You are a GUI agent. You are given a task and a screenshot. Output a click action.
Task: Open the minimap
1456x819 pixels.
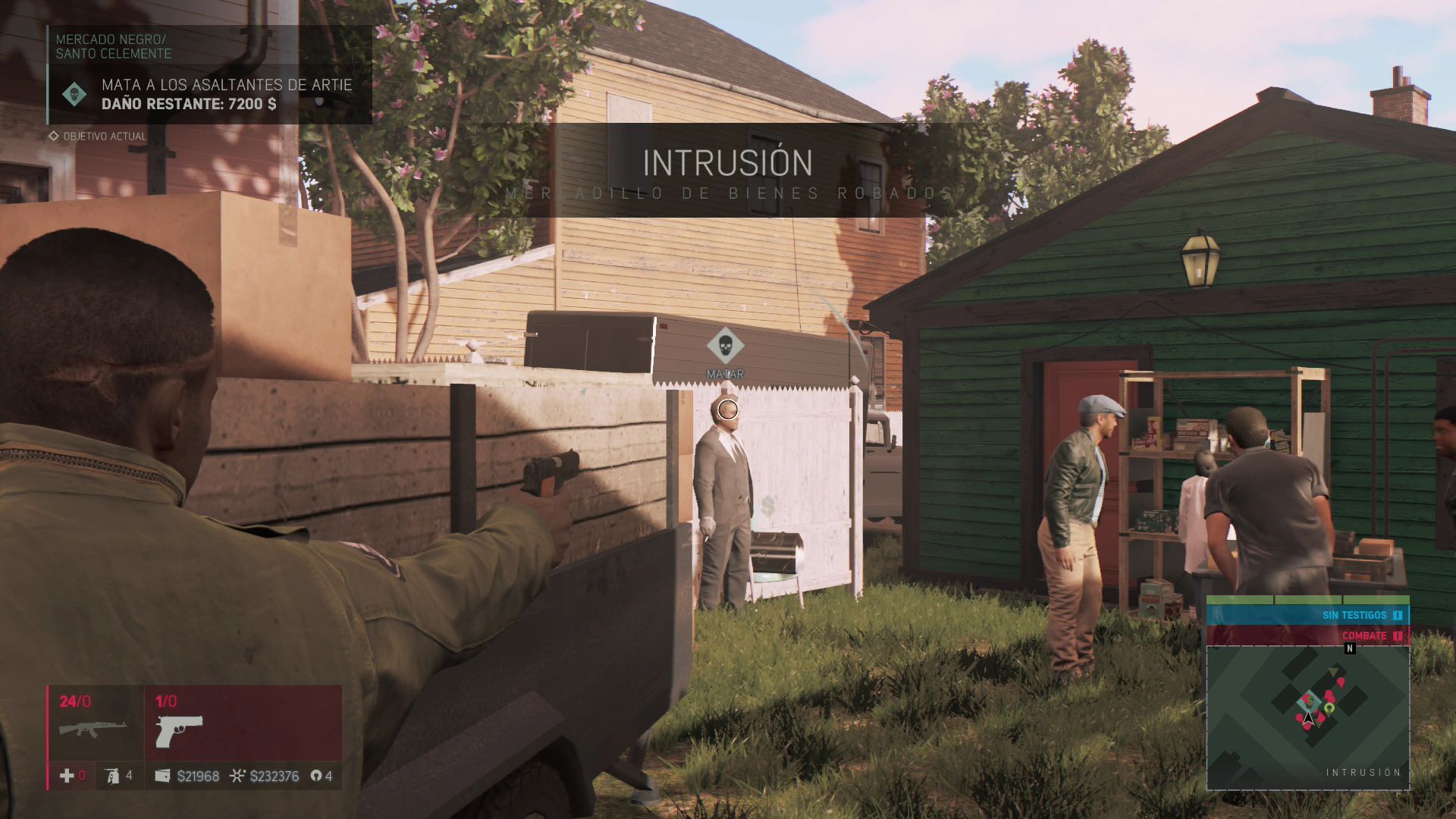click(x=1307, y=717)
